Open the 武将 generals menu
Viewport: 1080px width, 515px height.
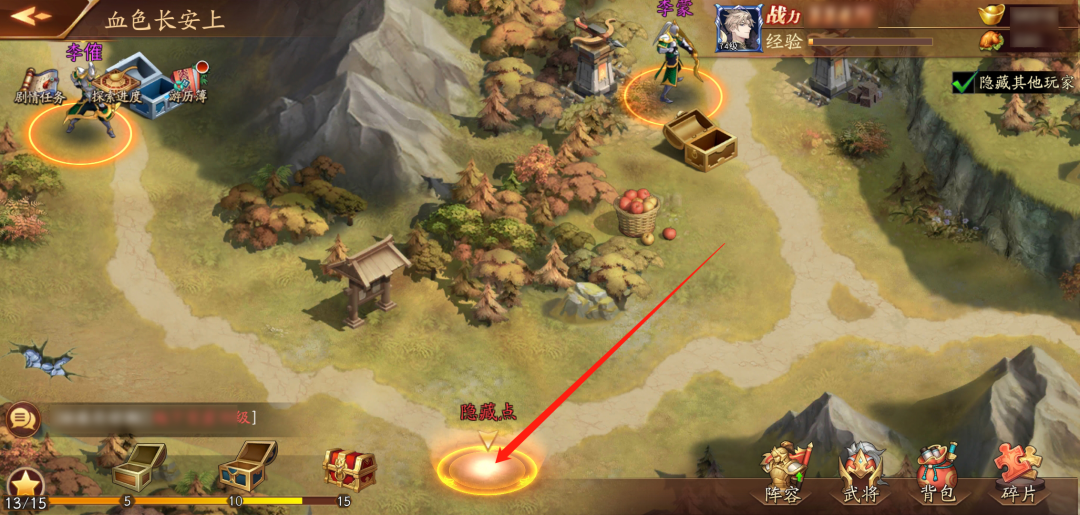[x=861, y=472]
